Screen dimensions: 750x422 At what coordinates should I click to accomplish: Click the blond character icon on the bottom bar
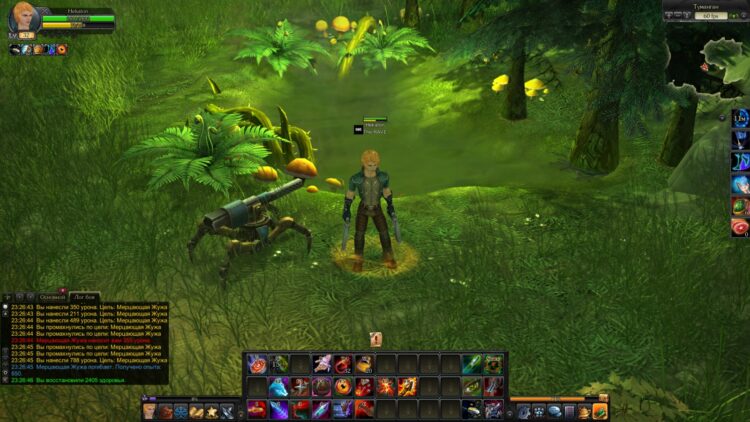point(149,411)
